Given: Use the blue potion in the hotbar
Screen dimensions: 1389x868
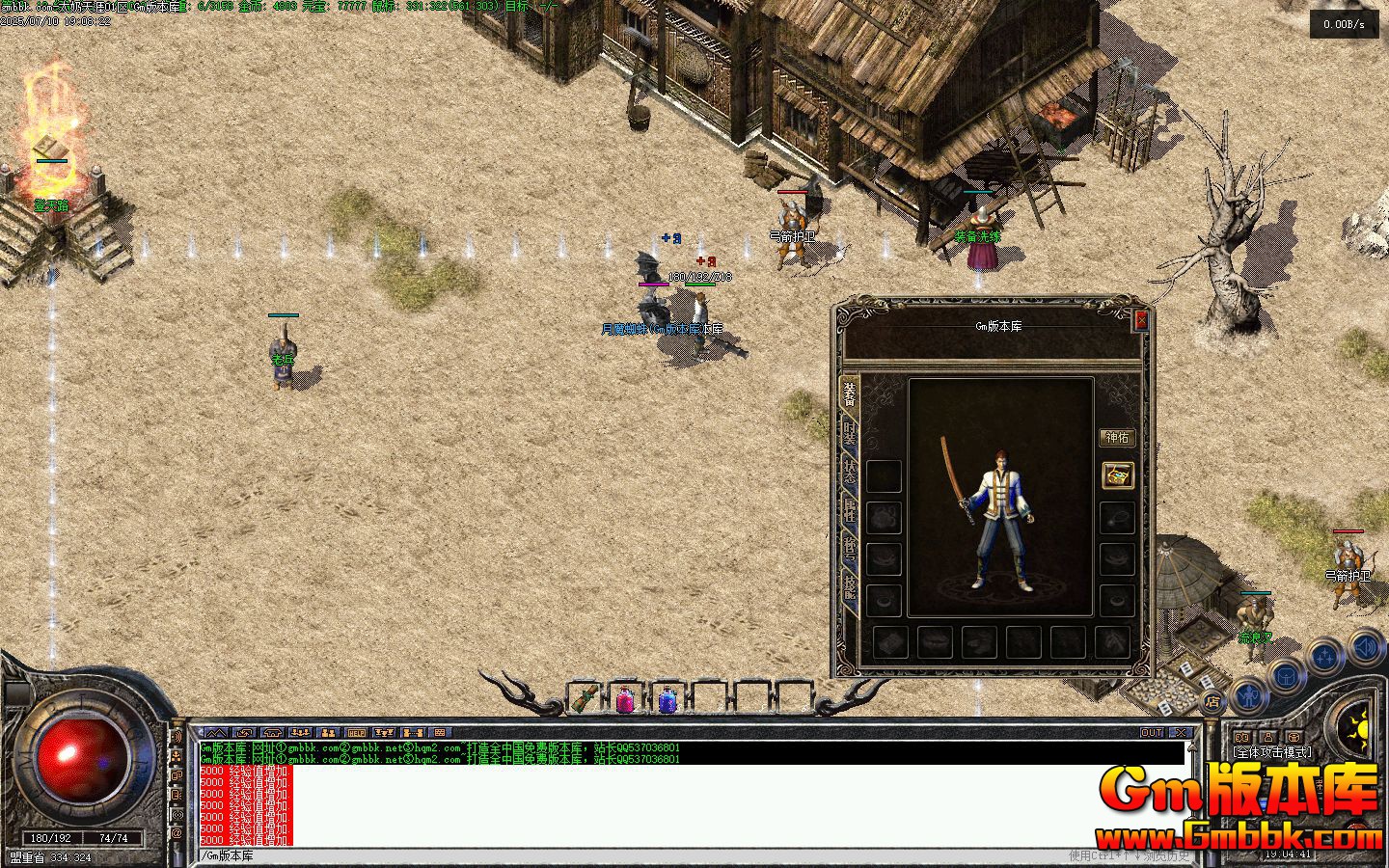Looking at the screenshot, I should pos(667,698).
